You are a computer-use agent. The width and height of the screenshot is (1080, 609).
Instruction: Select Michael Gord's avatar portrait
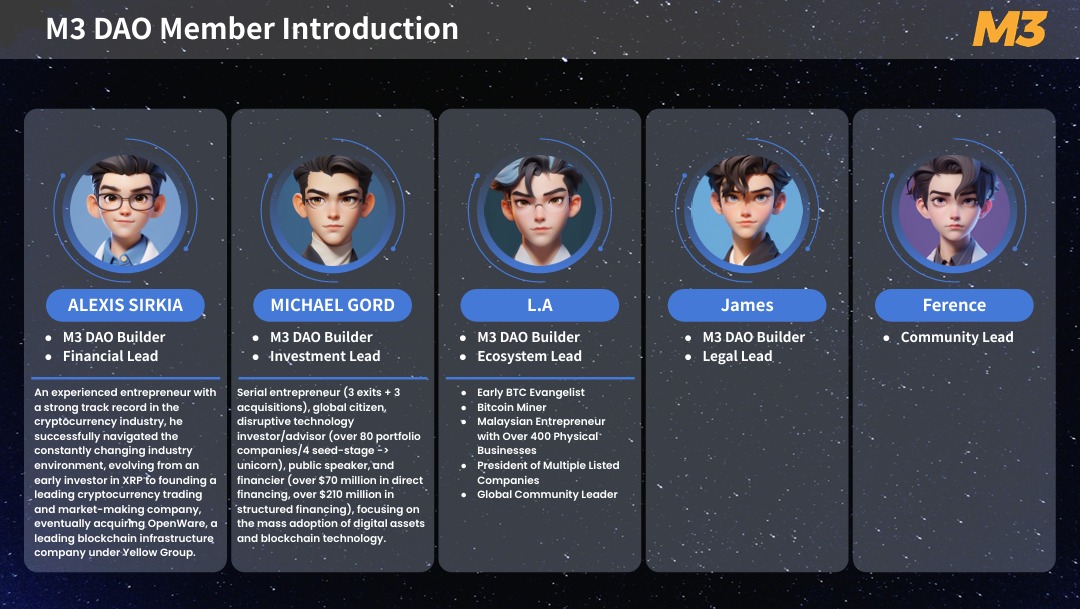[x=332, y=212]
